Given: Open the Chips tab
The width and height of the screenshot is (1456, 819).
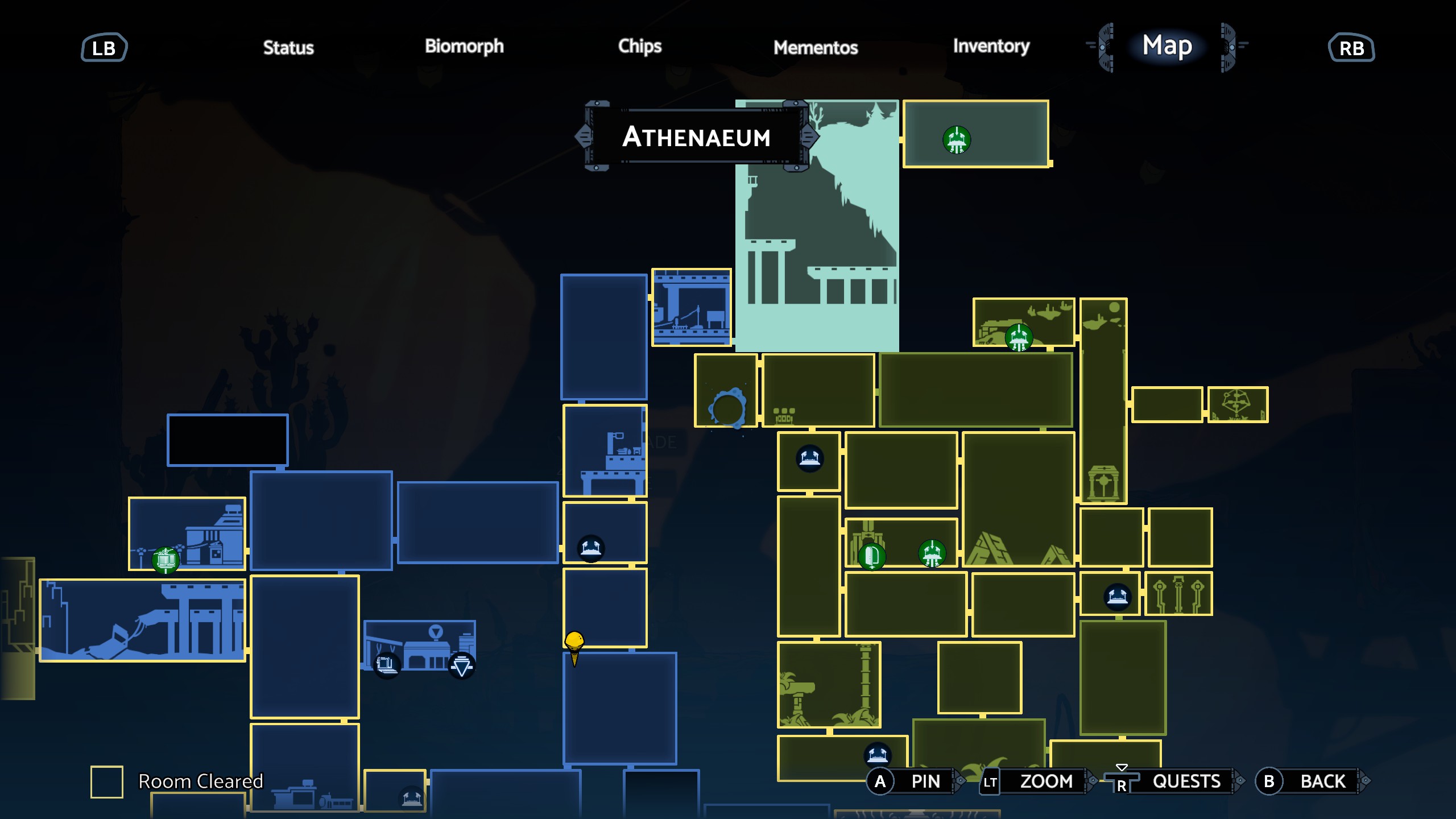Looking at the screenshot, I should tap(640, 48).
